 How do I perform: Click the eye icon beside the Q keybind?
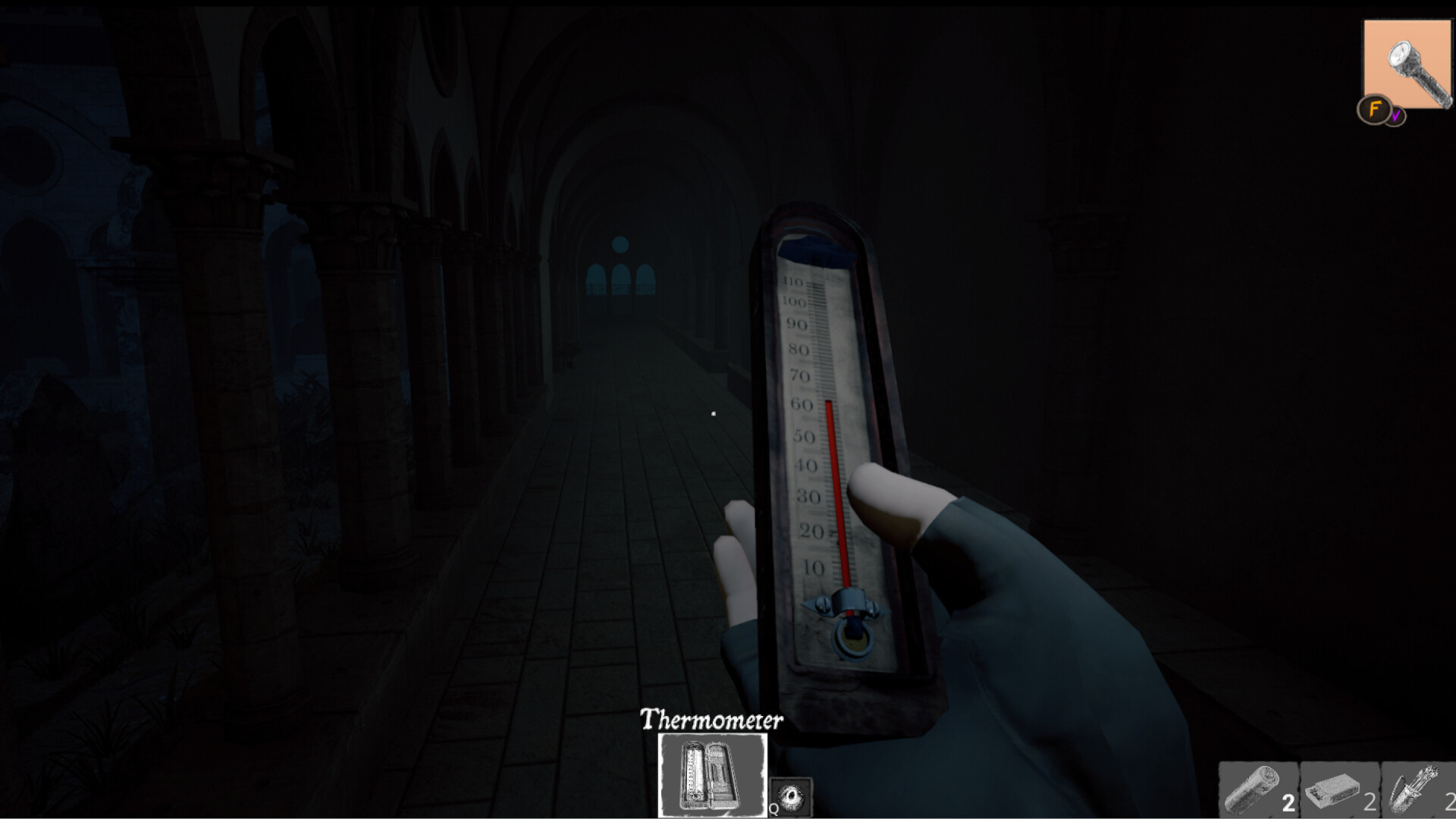tap(789, 796)
